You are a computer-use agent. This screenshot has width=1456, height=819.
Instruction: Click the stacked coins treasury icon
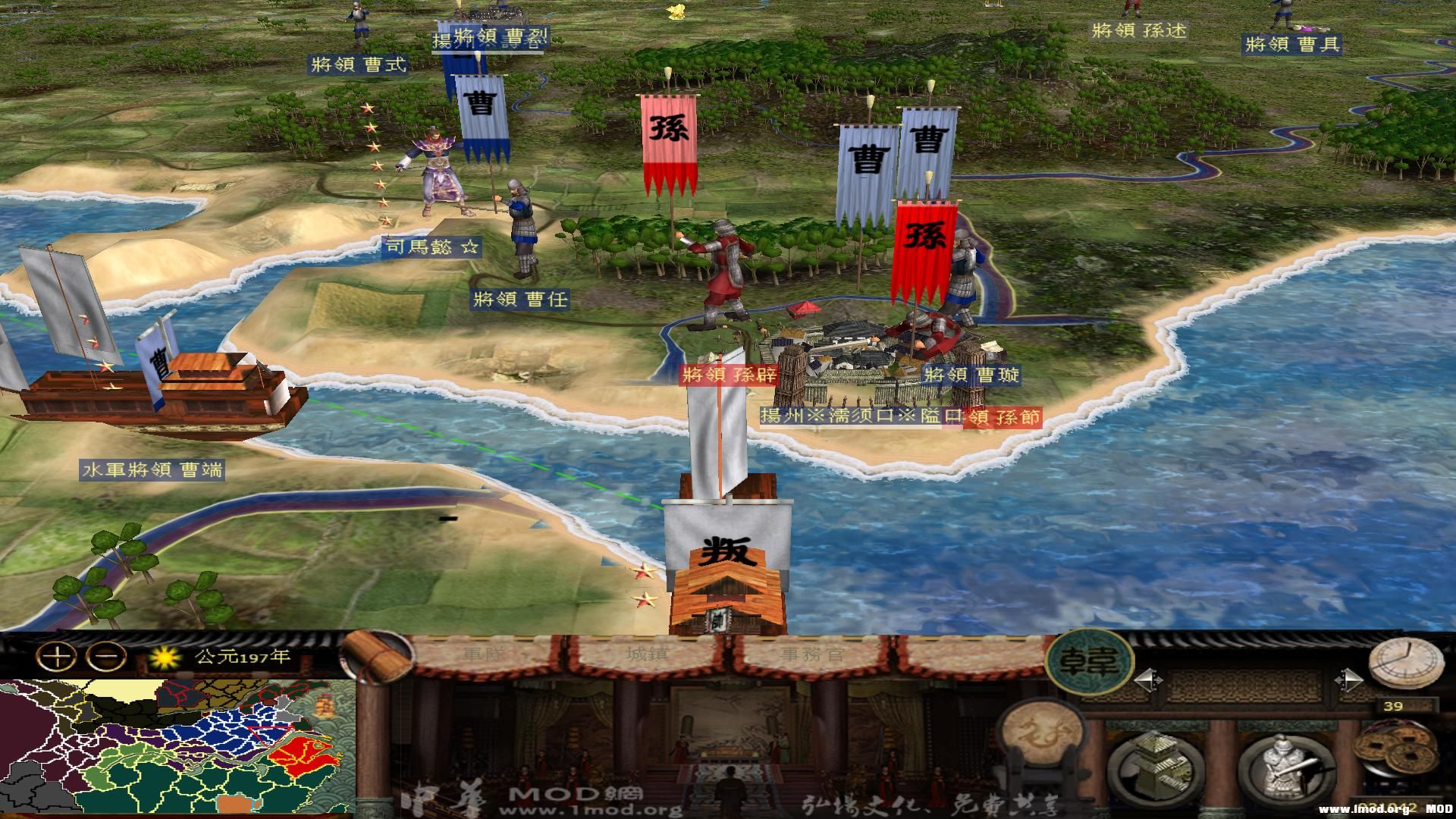(x=1395, y=749)
